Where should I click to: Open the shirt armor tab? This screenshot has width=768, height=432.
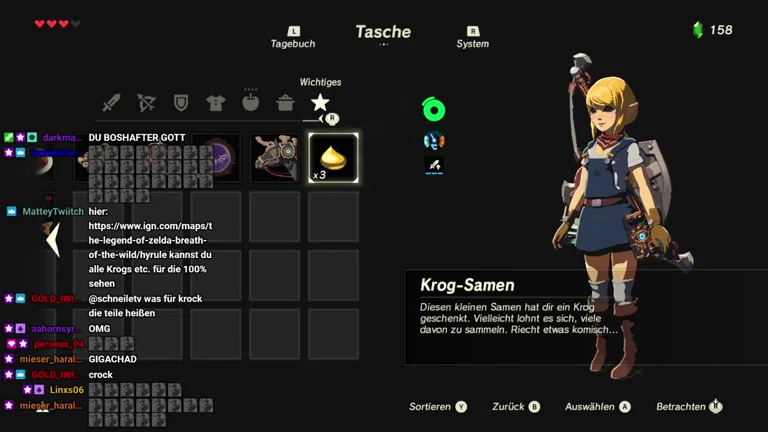click(x=215, y=103)
